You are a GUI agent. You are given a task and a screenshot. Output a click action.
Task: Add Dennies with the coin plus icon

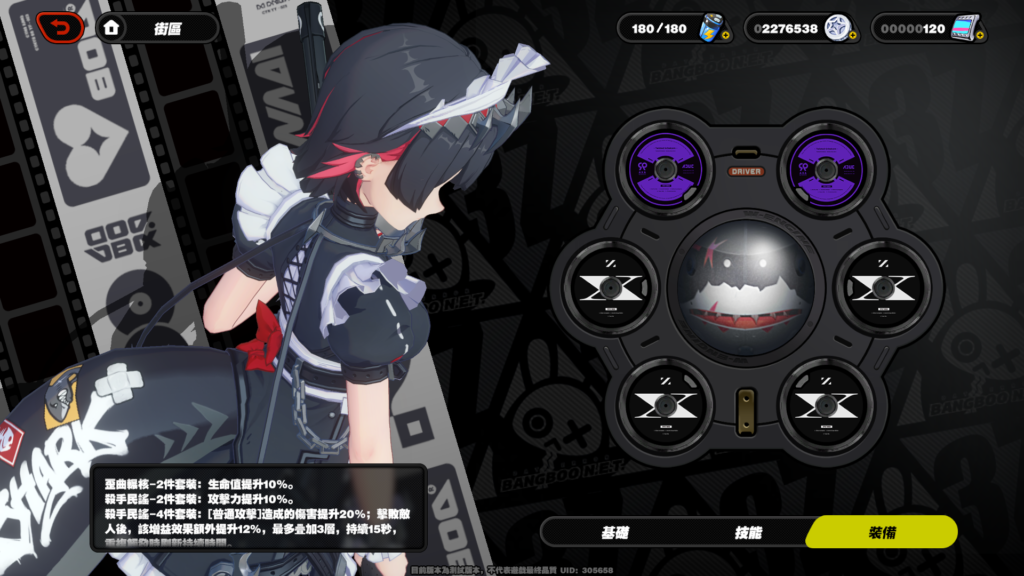(x=853, y=36)
